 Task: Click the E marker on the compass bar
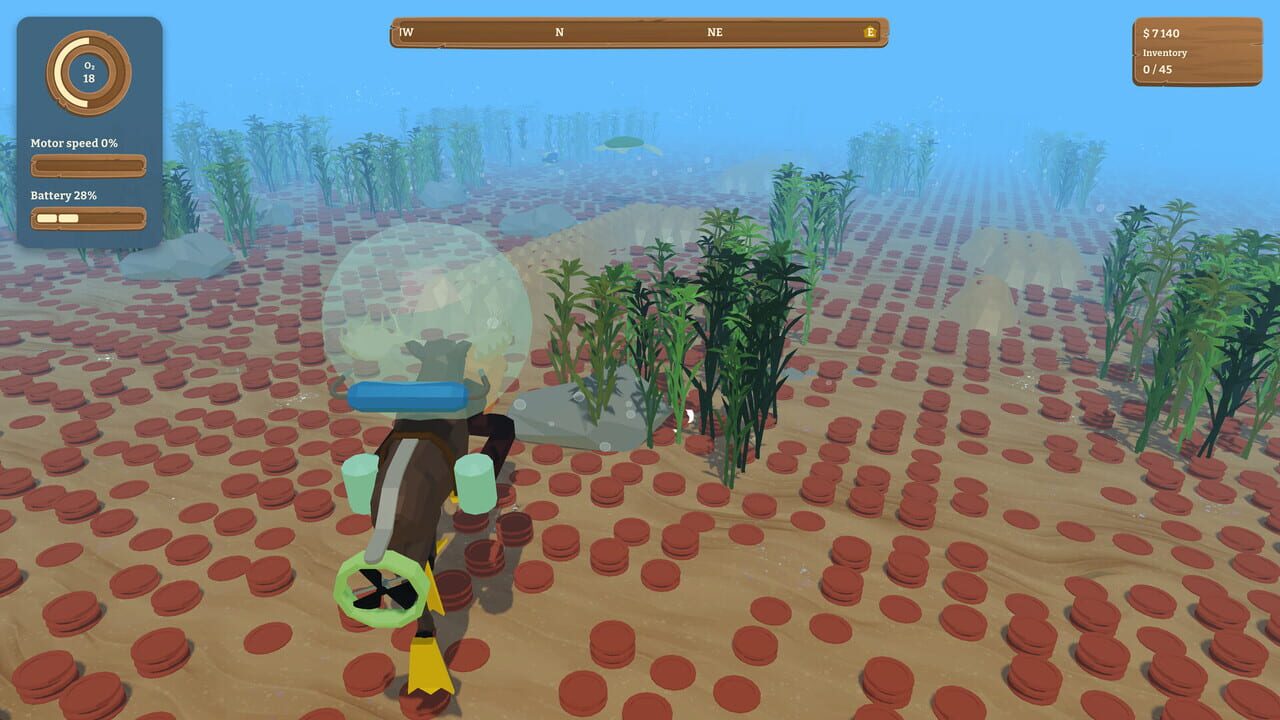pyautogui.click(x=869, y=32)
